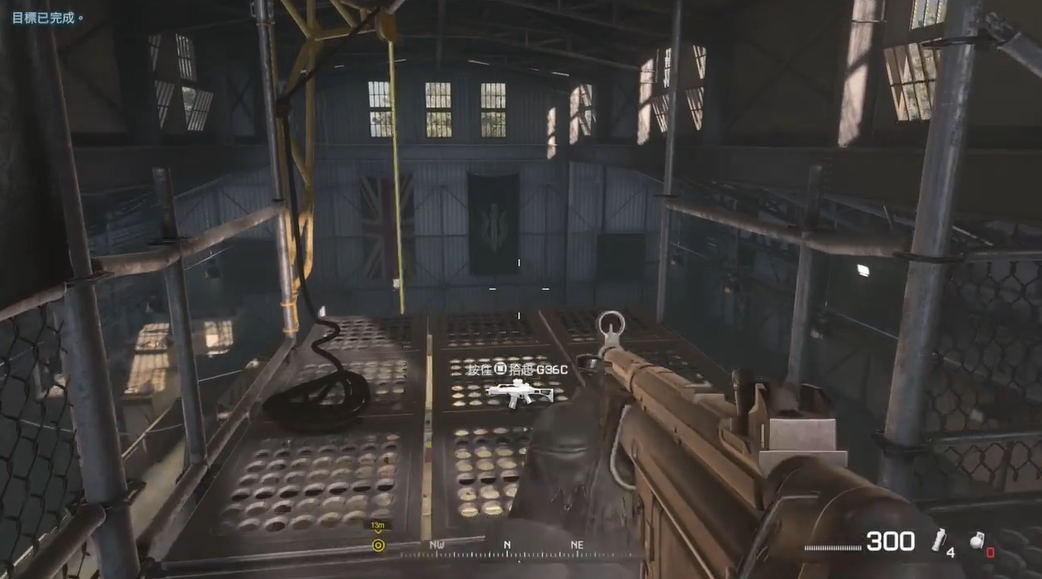Click the yellow objective marker on the compass
The width and height of the screenshot is (1042, 579).
pyautogui.click(x=378, y=545)
